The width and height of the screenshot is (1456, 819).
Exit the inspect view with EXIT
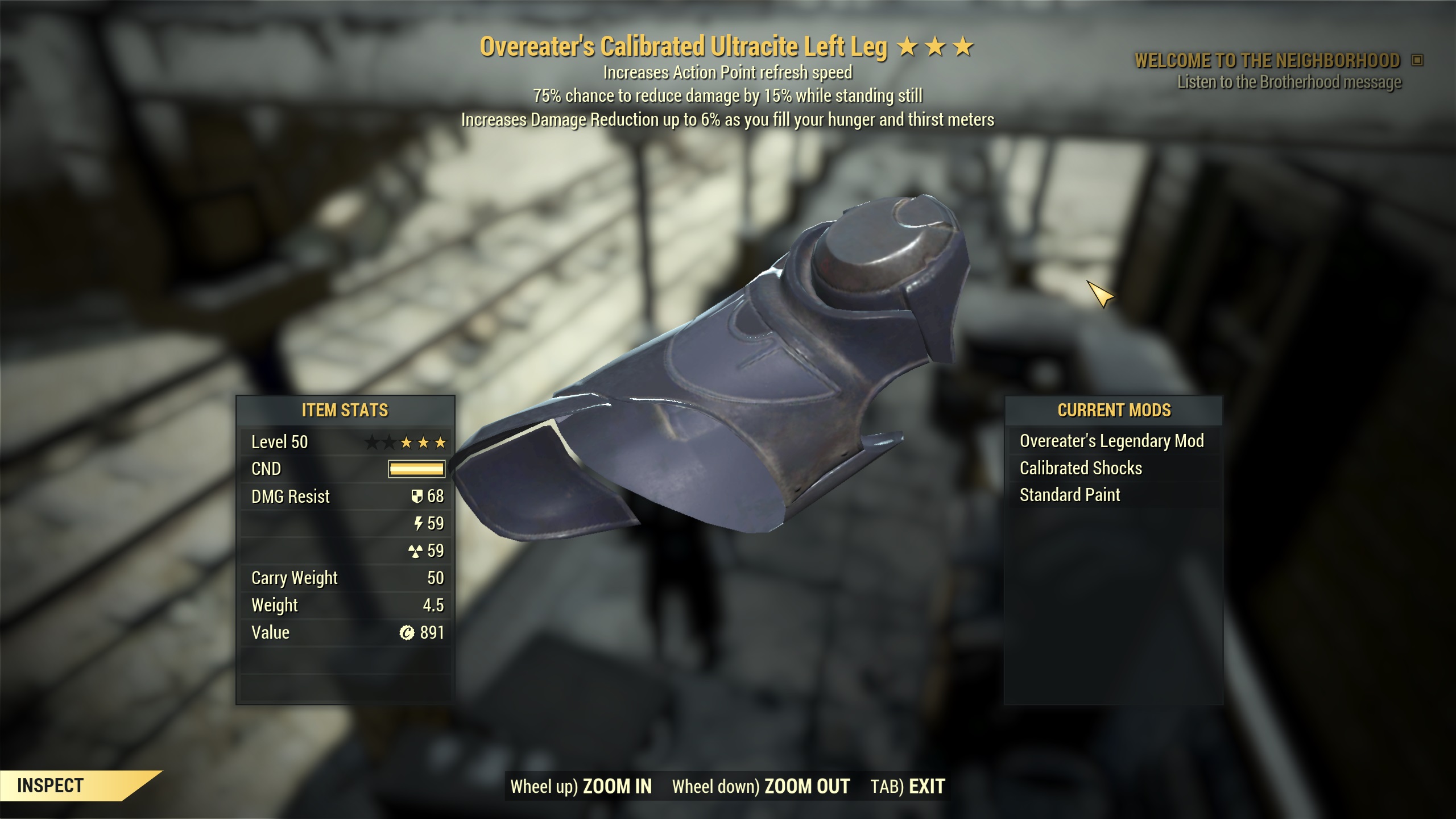point(926,786)
